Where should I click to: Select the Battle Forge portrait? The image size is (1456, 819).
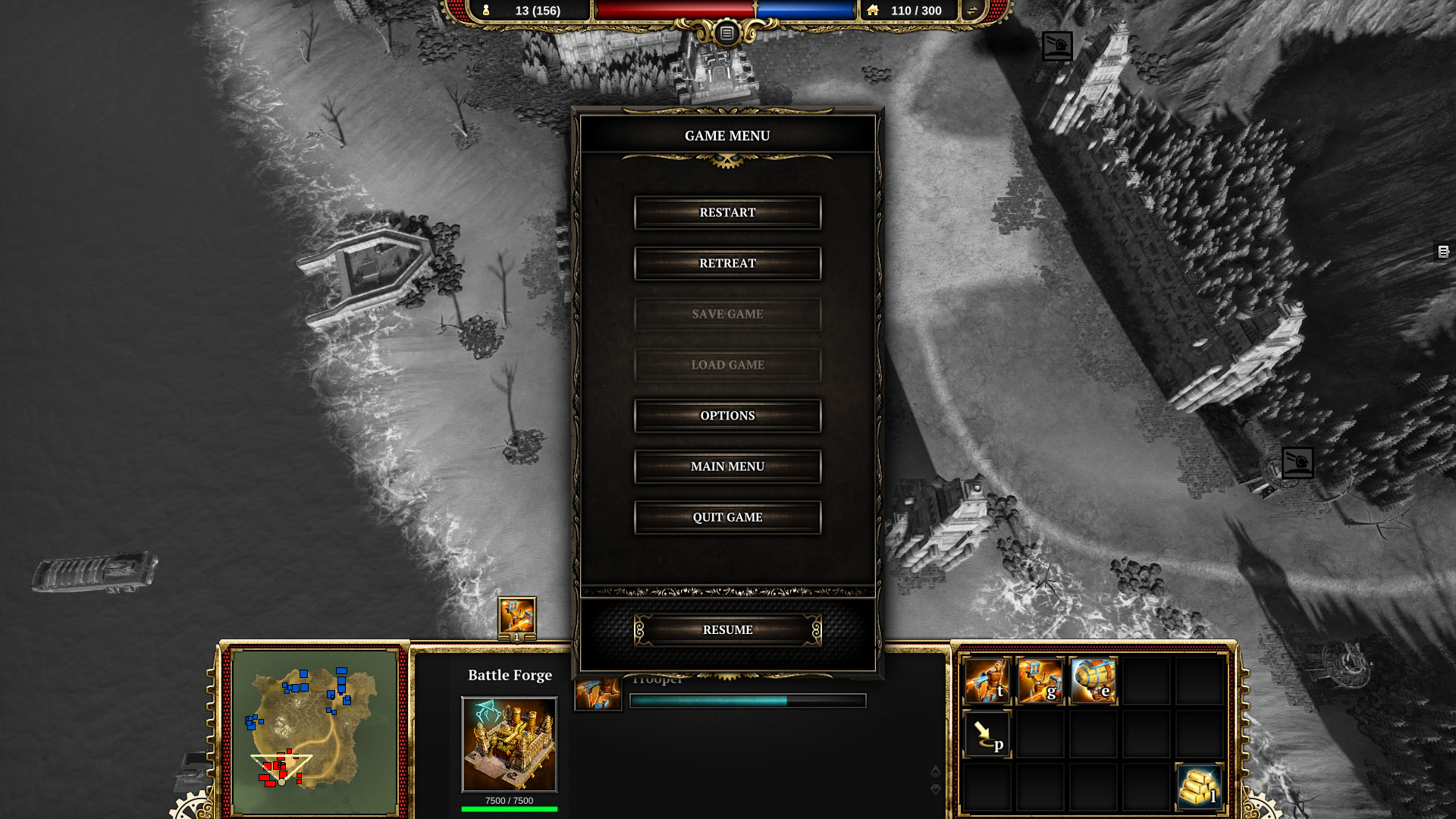[509, 745]
